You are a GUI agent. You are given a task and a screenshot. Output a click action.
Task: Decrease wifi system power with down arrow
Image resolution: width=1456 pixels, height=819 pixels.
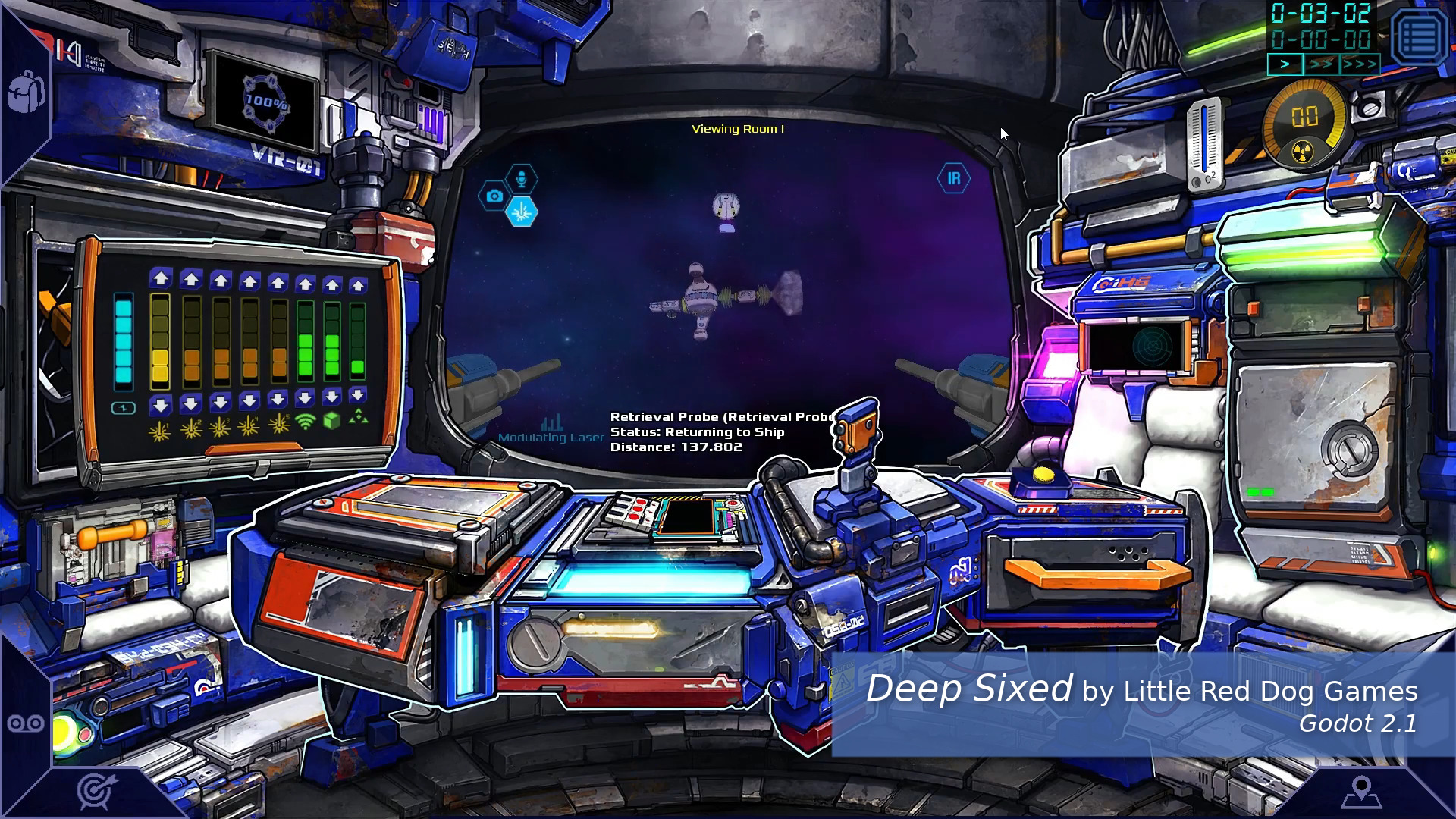(x=306, y=400)
